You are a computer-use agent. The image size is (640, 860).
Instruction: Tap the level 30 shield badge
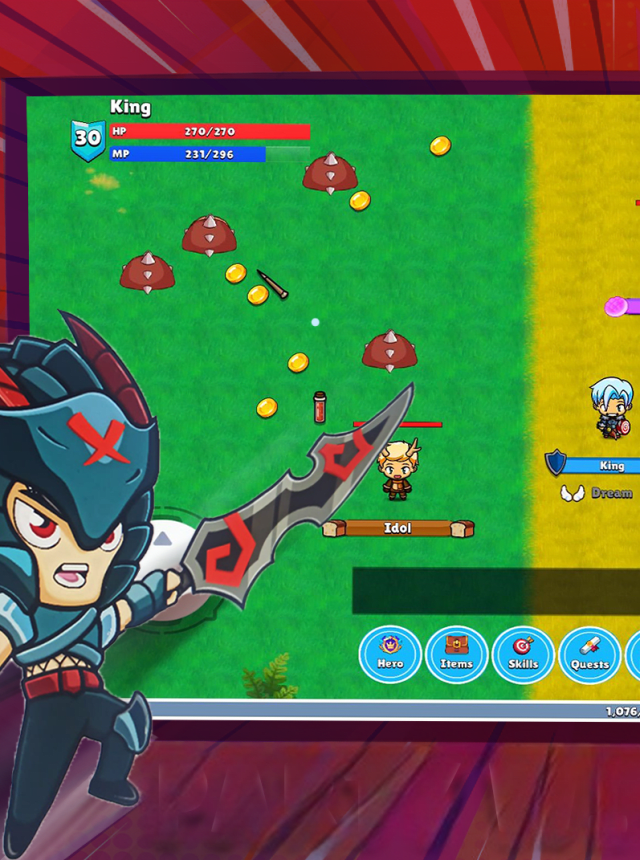[88, 139]
